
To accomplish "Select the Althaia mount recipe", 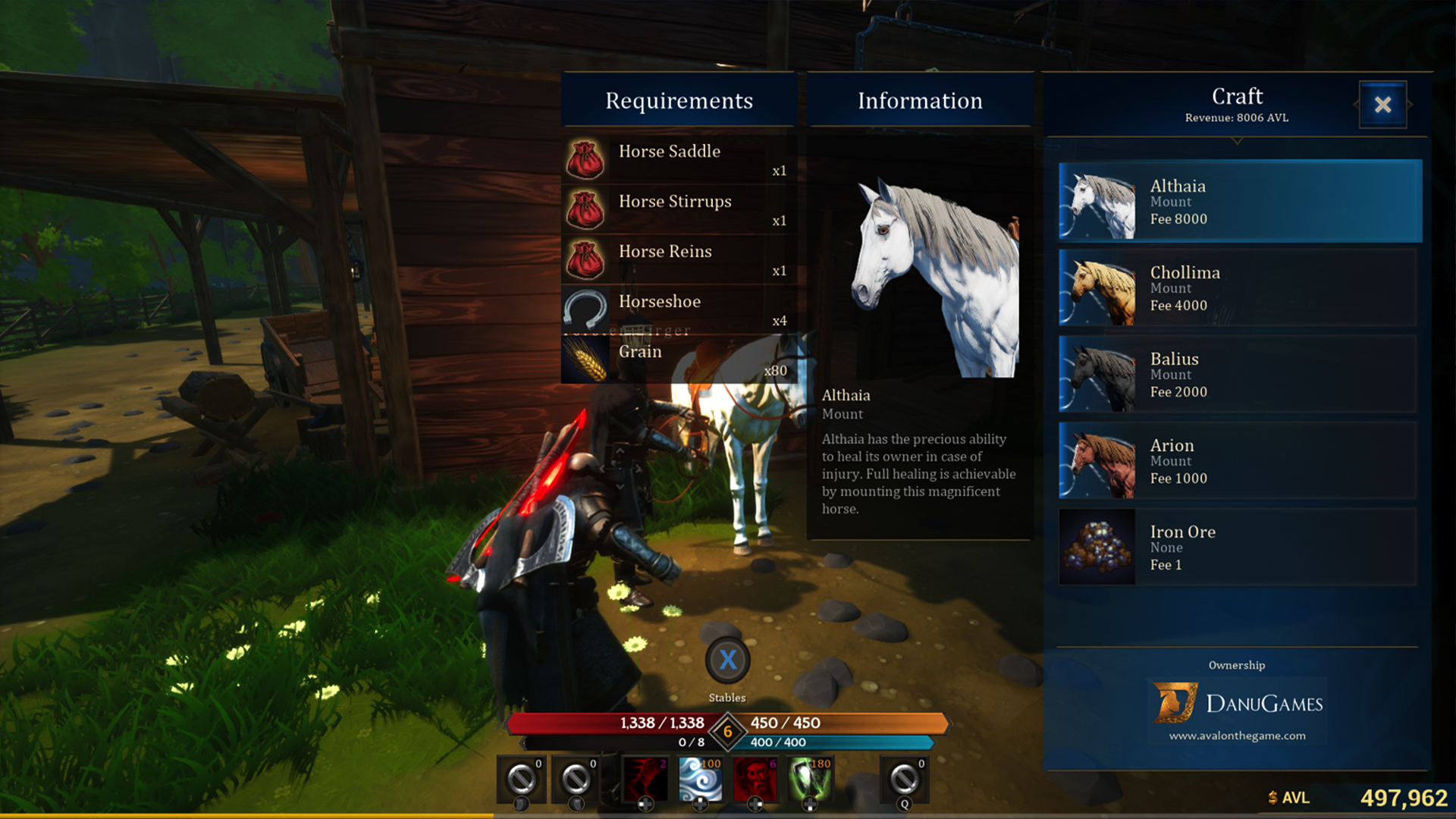I will coord(1239,202).
